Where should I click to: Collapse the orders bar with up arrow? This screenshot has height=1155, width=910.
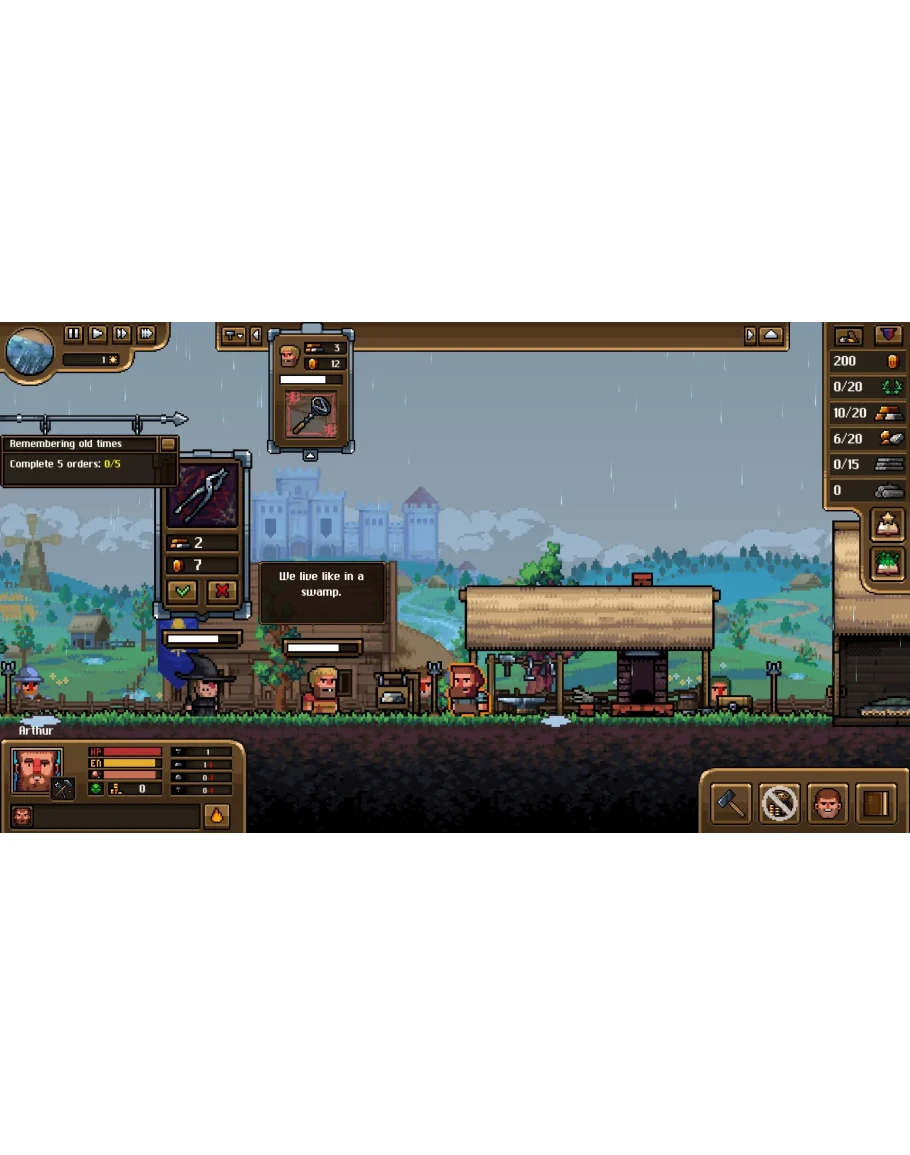[x=771, y=336]
